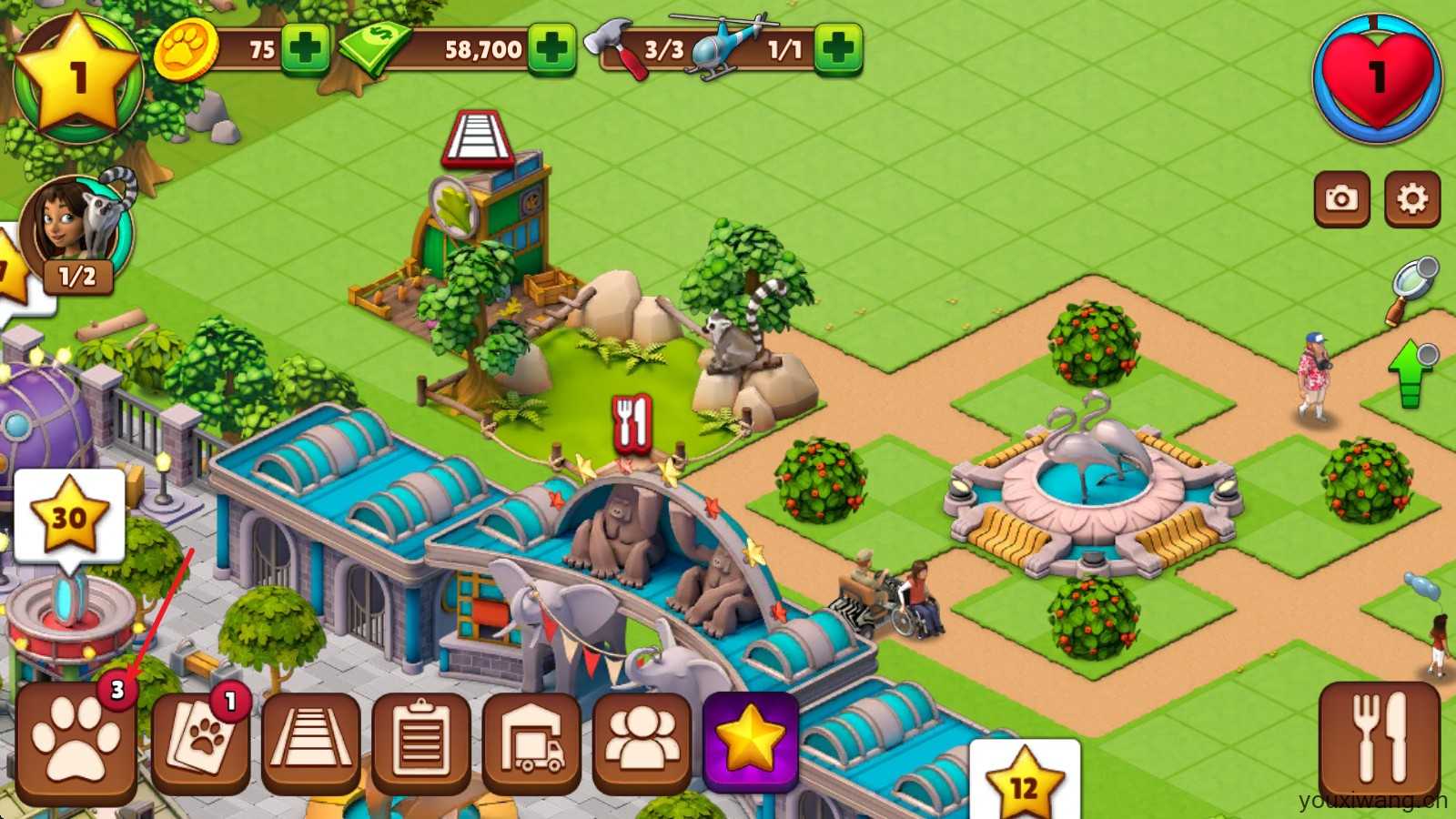The image size is (1456, 819).
Task: Open the animals paw print menu
Action: tap(76, 742)
